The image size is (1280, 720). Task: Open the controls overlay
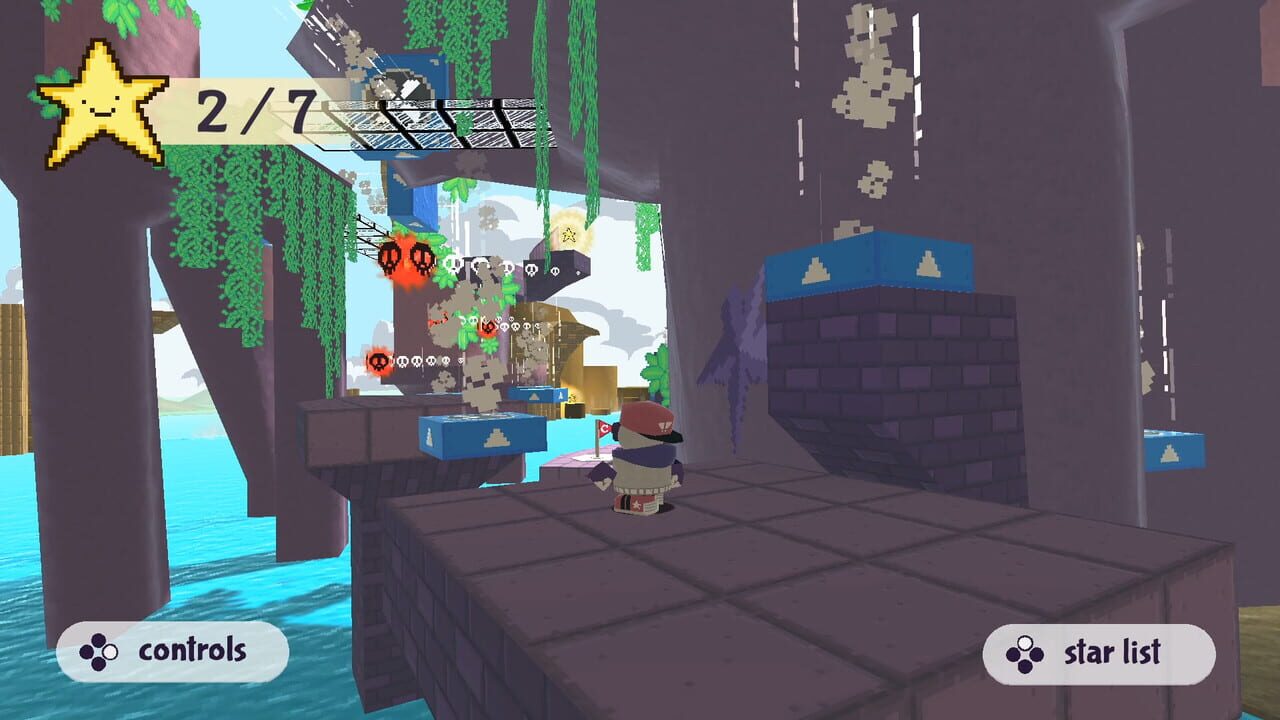175,652
